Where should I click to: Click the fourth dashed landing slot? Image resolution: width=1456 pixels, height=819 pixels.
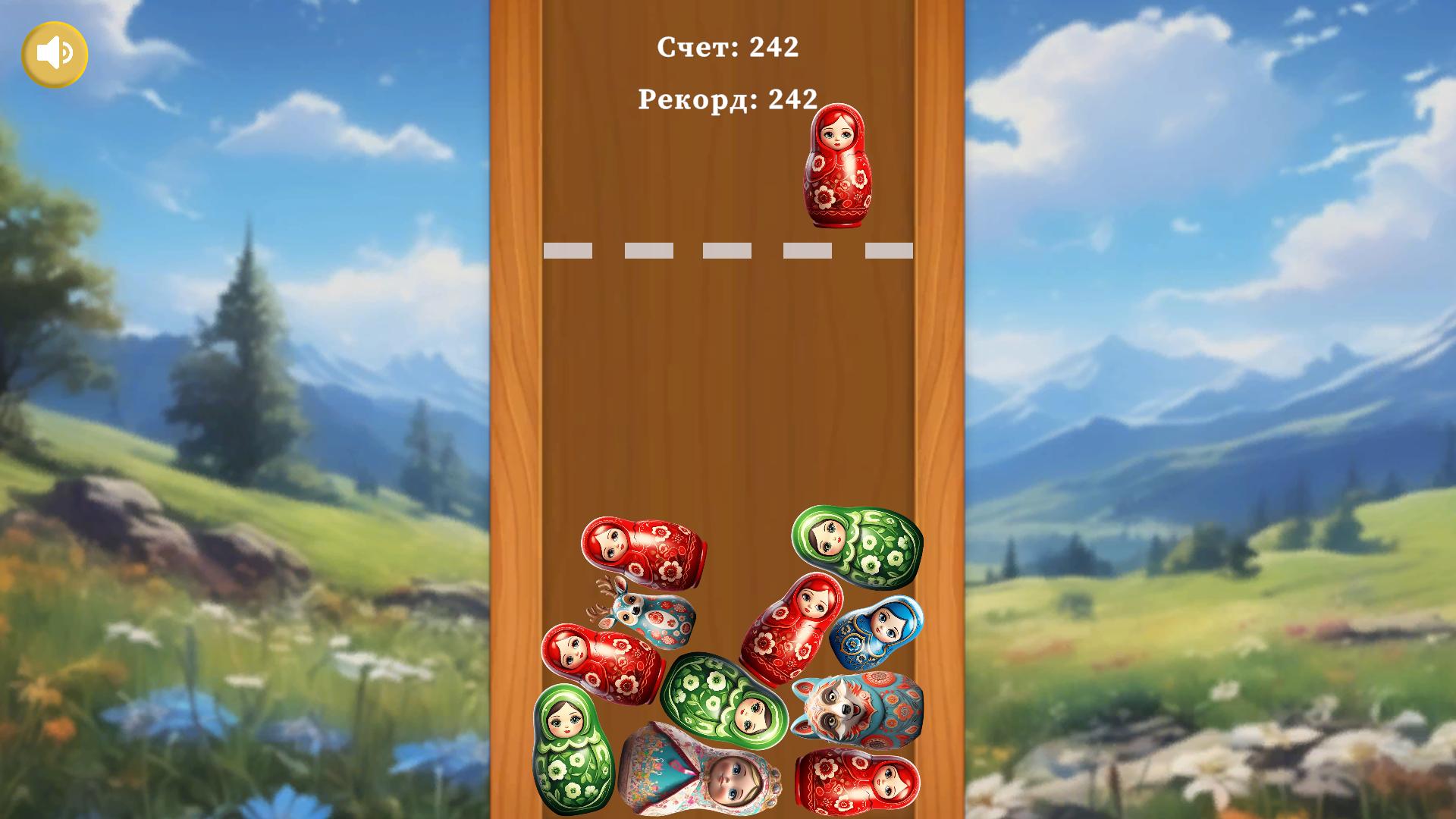tap(808, 251)
